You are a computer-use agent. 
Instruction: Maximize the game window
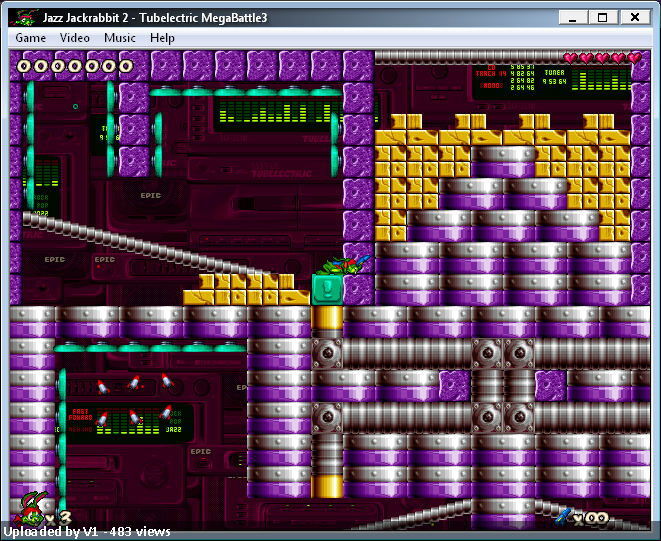(602, 17)
